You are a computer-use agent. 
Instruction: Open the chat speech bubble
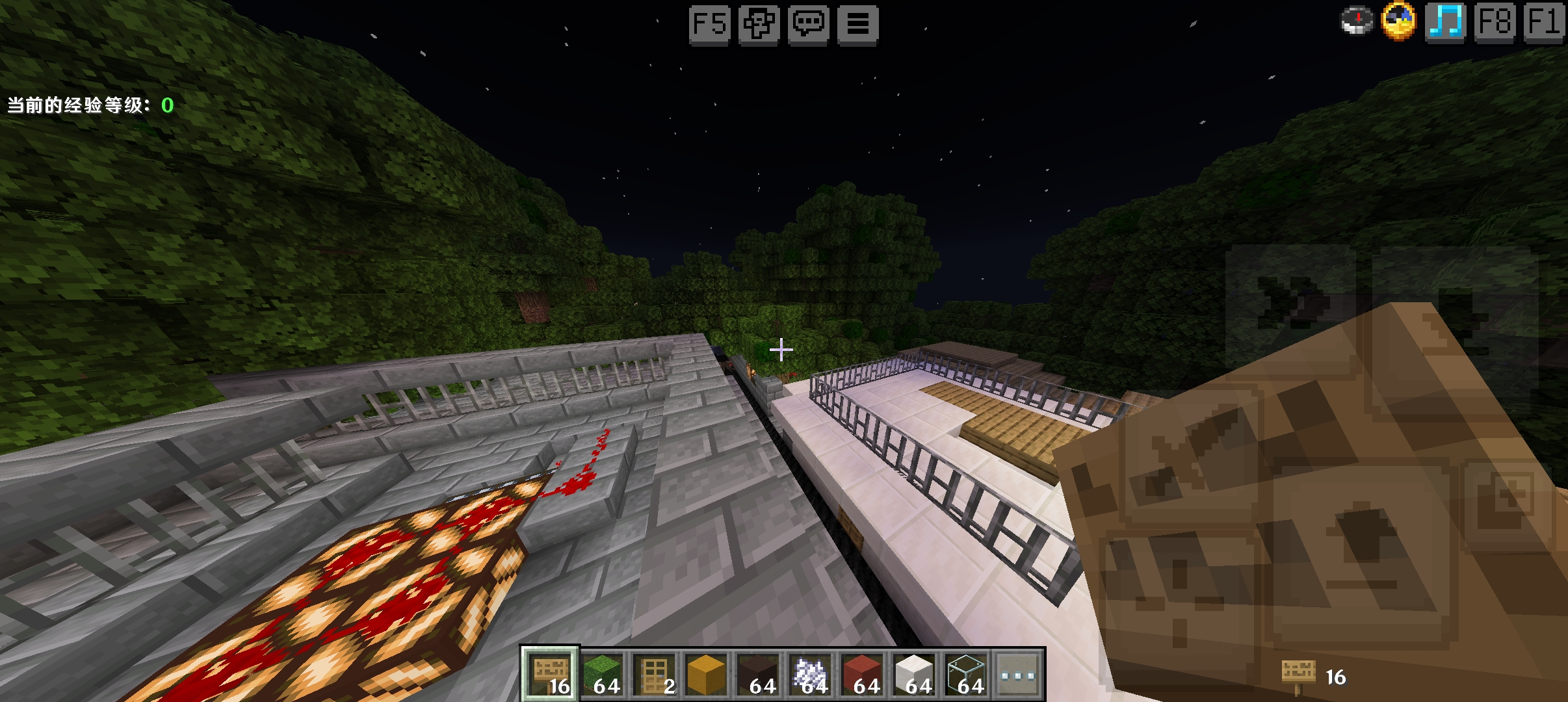tap(808, 25)
